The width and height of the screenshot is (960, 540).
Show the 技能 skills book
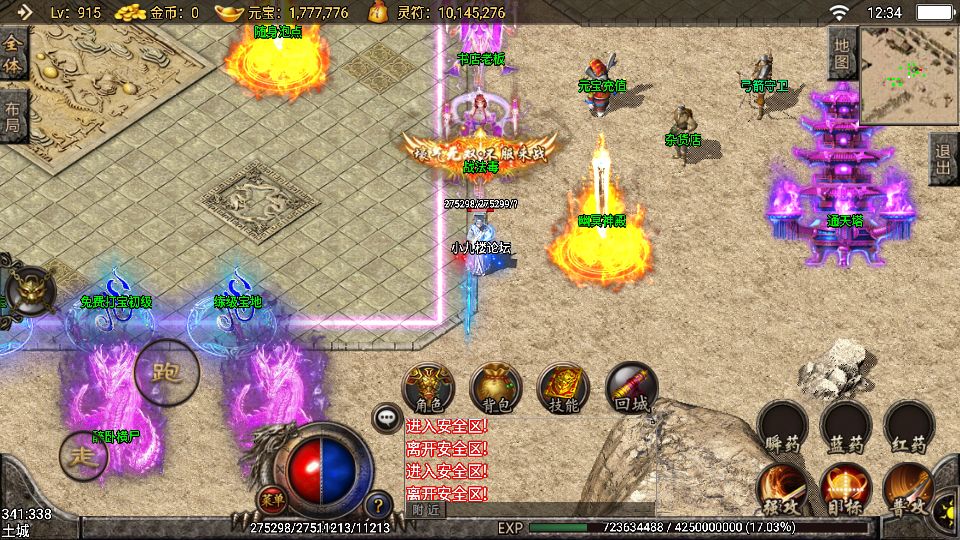pyautogui.click(x=564, y=388)
